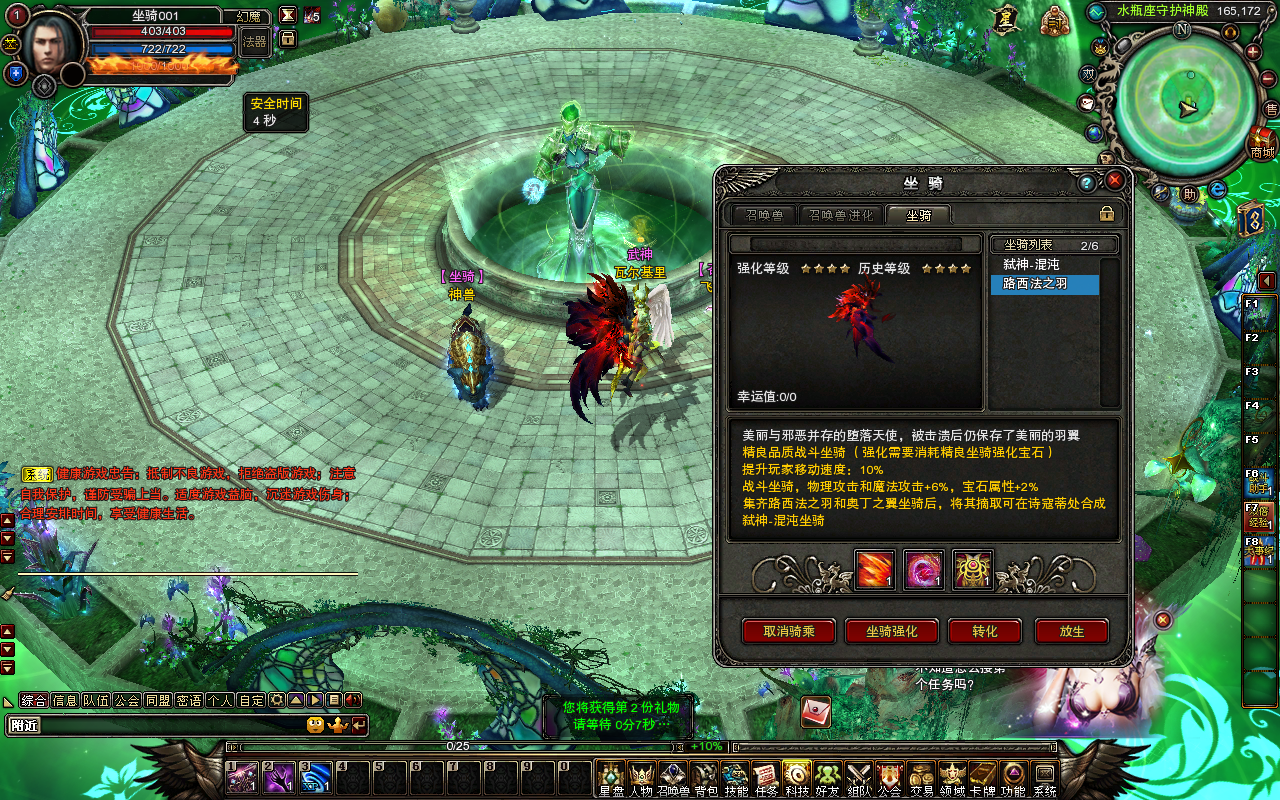Switch to the 召唤兽 tab
Screen dimensions: 1280x800
click(764, 215)
